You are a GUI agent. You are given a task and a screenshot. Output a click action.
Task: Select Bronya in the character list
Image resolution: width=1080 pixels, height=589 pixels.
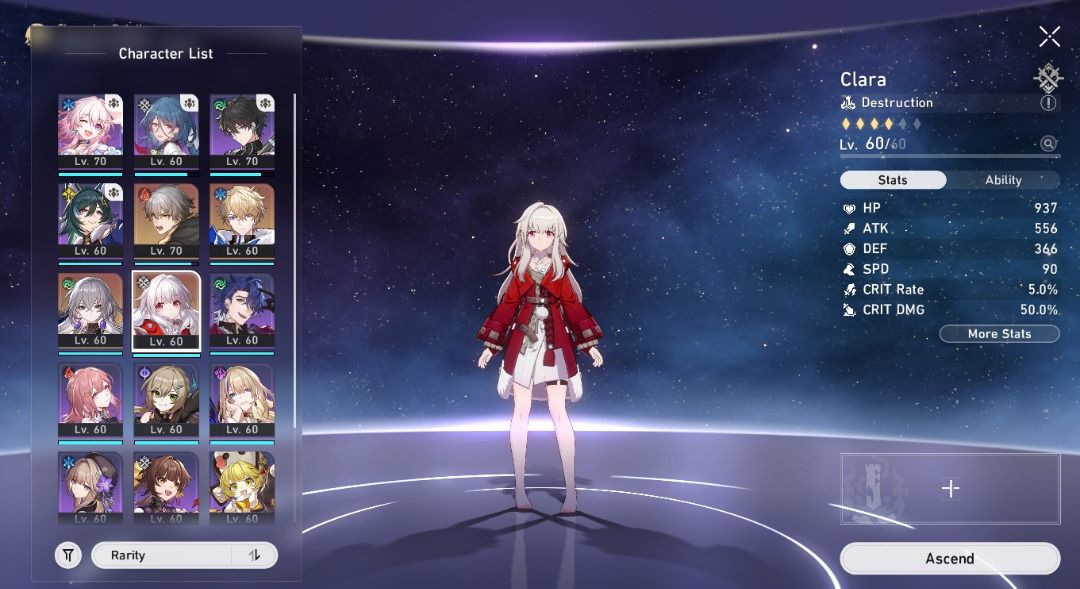90,310
